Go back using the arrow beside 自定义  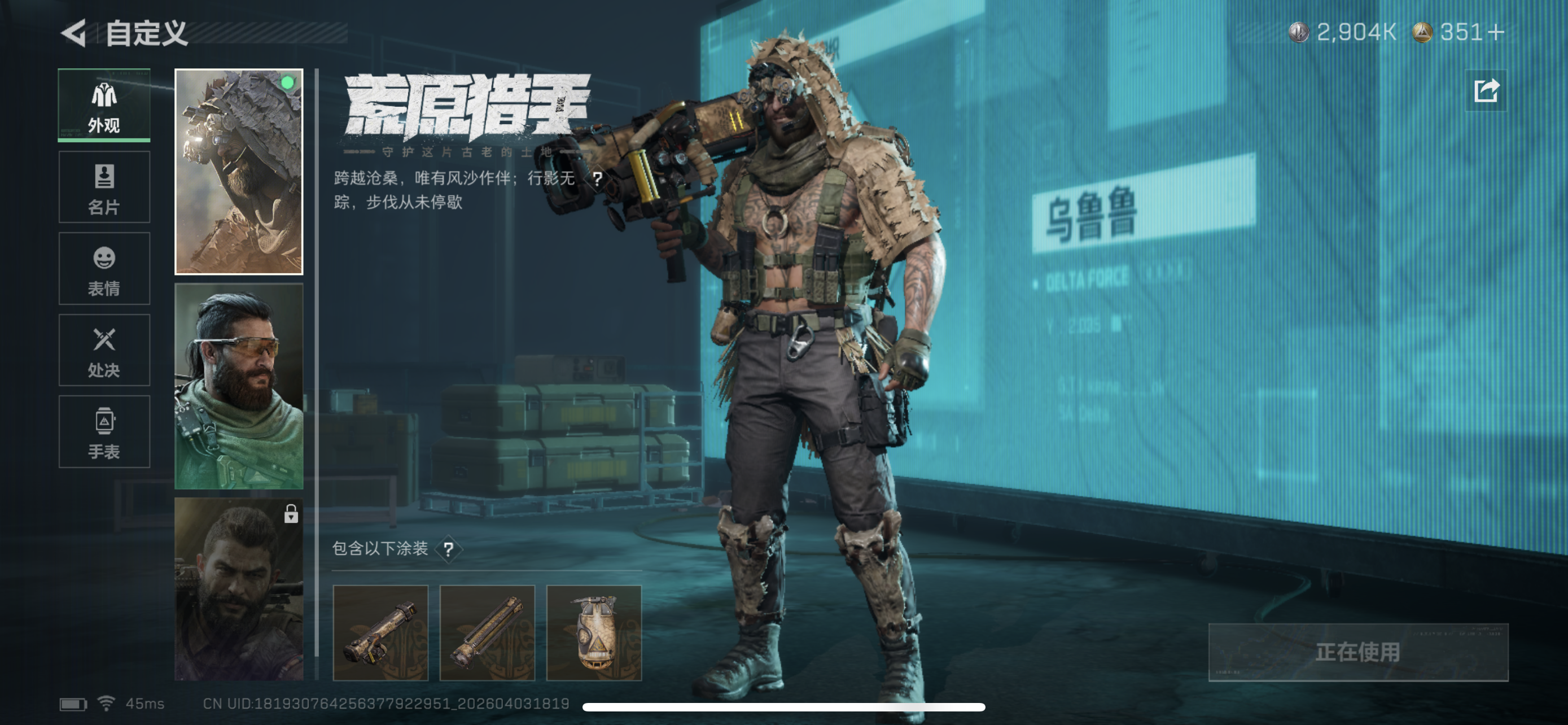pos(75,33)
